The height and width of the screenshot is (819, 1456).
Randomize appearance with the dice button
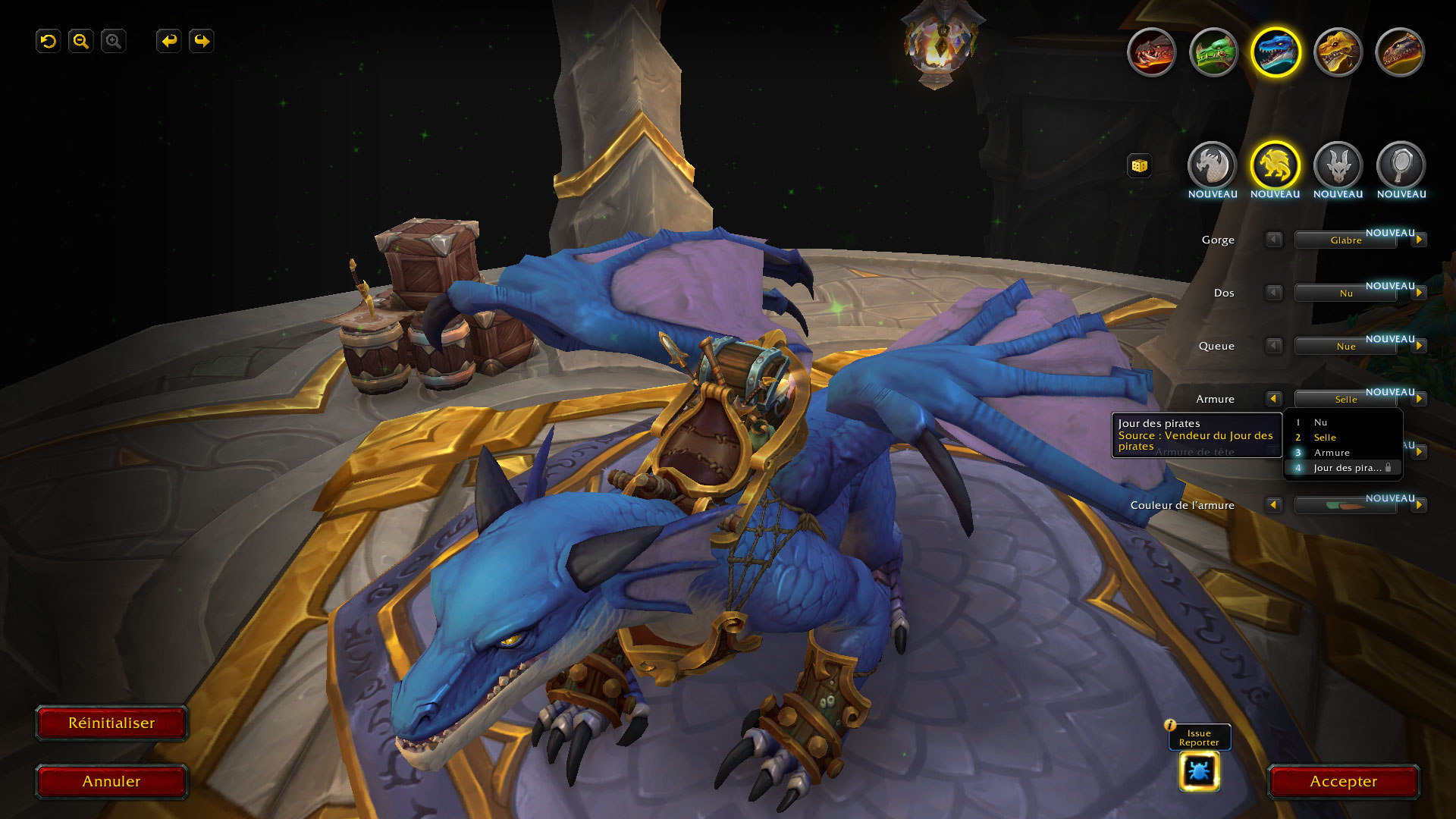[x=1139, y=165]
